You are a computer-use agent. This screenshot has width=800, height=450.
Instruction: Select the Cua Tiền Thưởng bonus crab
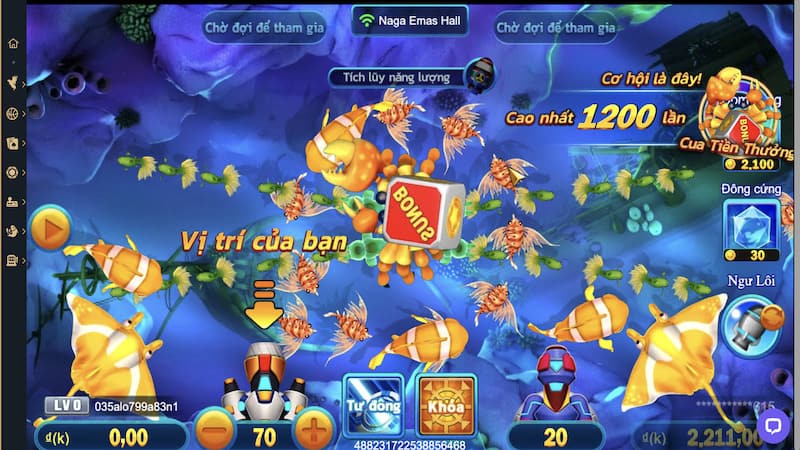coord(747,118)
